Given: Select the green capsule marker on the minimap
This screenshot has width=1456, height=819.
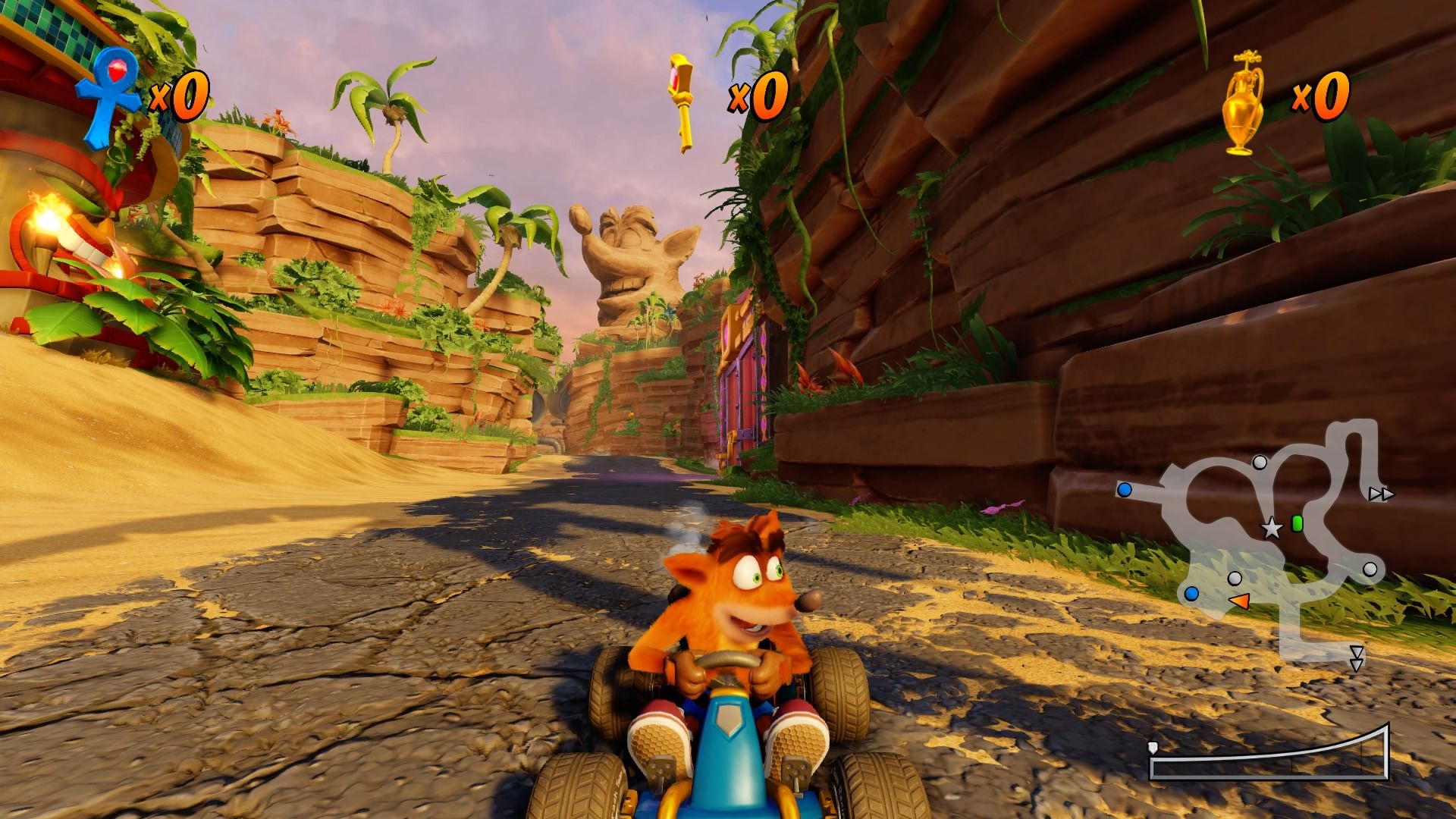Looking at the screenshot, I should click(1297, 522).
